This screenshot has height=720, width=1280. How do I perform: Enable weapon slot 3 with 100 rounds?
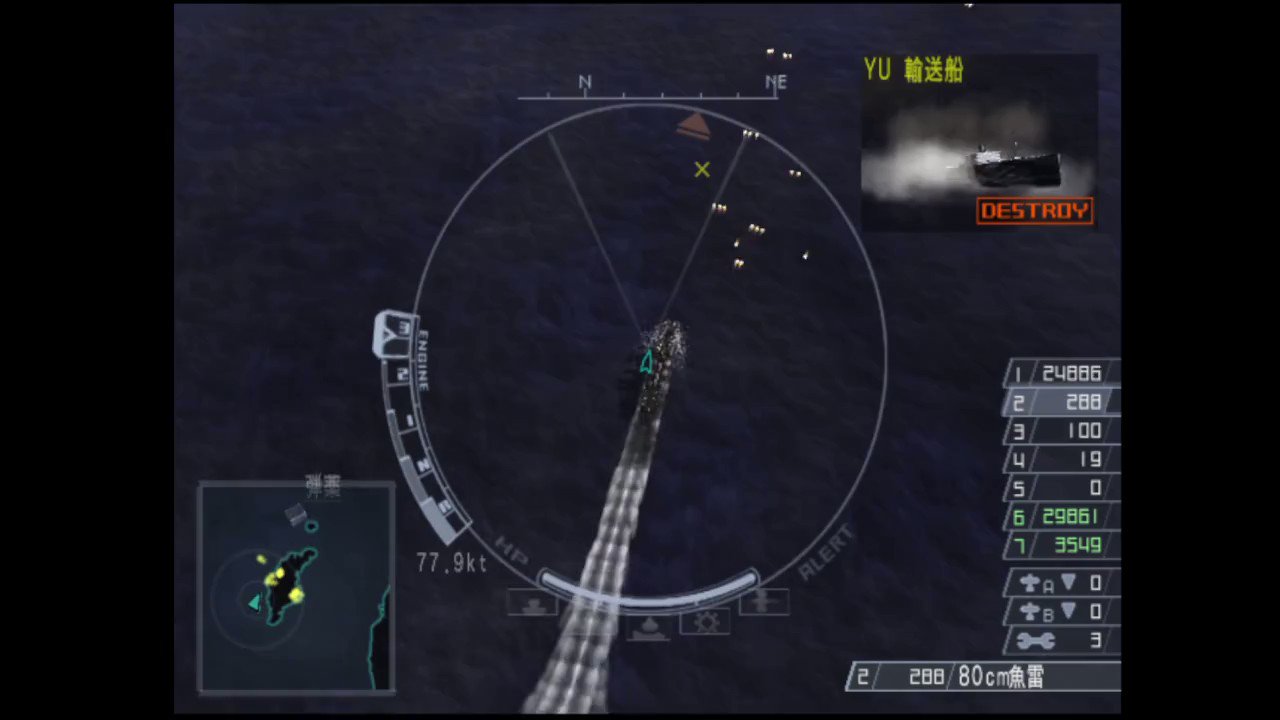[x=1060, y=431]
